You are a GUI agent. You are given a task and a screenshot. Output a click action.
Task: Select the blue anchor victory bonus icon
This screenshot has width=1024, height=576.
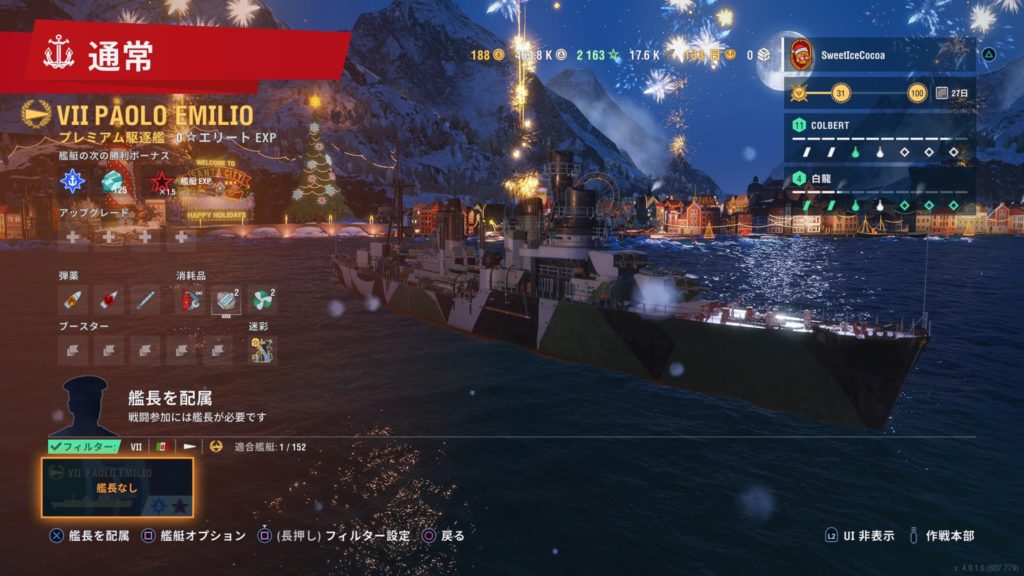tap(73, 181)
